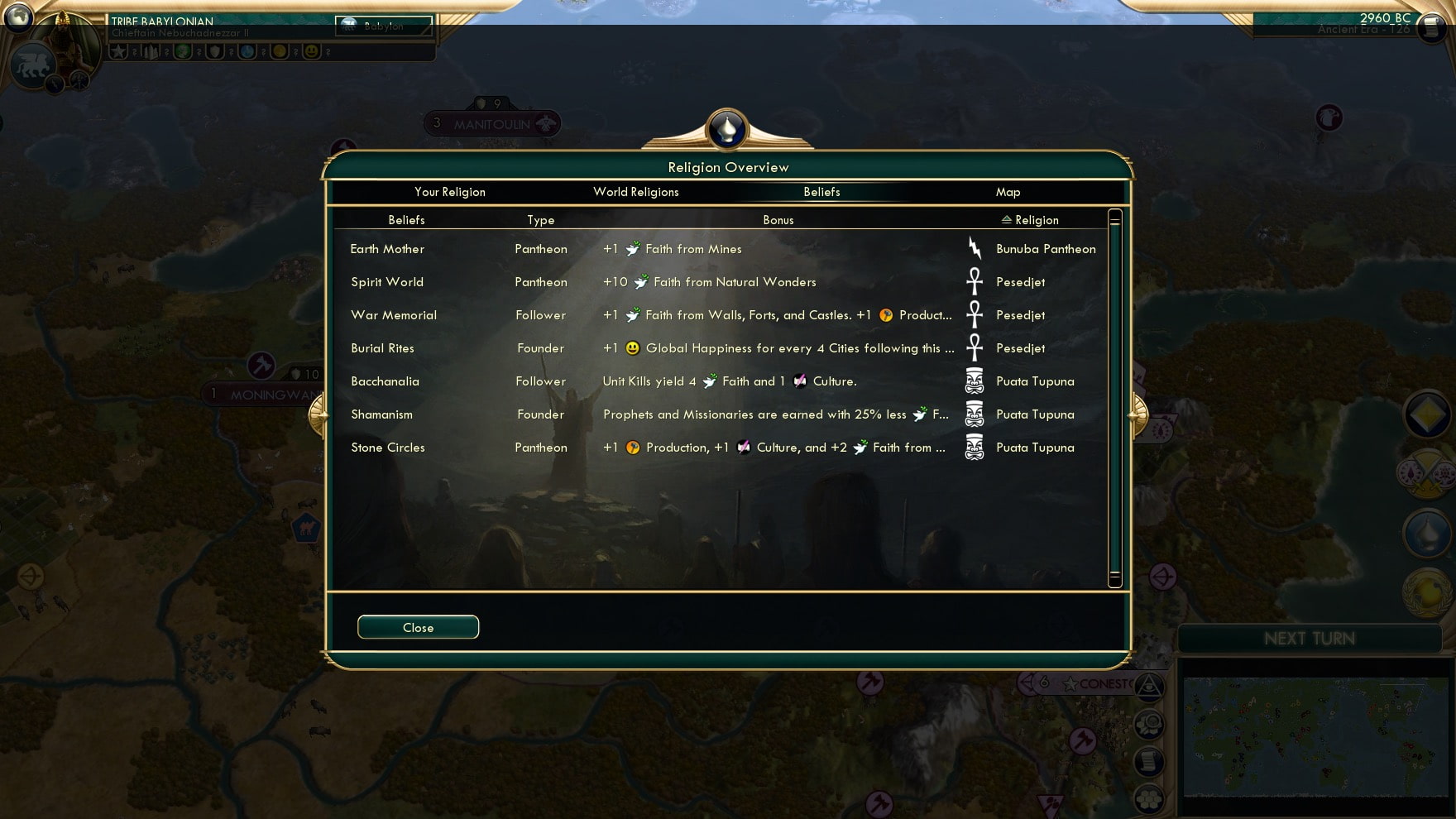Open Victory Progress via laurel wreath icon
The height and width of the screenshot is (819, 1456).
pos(1425,592)
